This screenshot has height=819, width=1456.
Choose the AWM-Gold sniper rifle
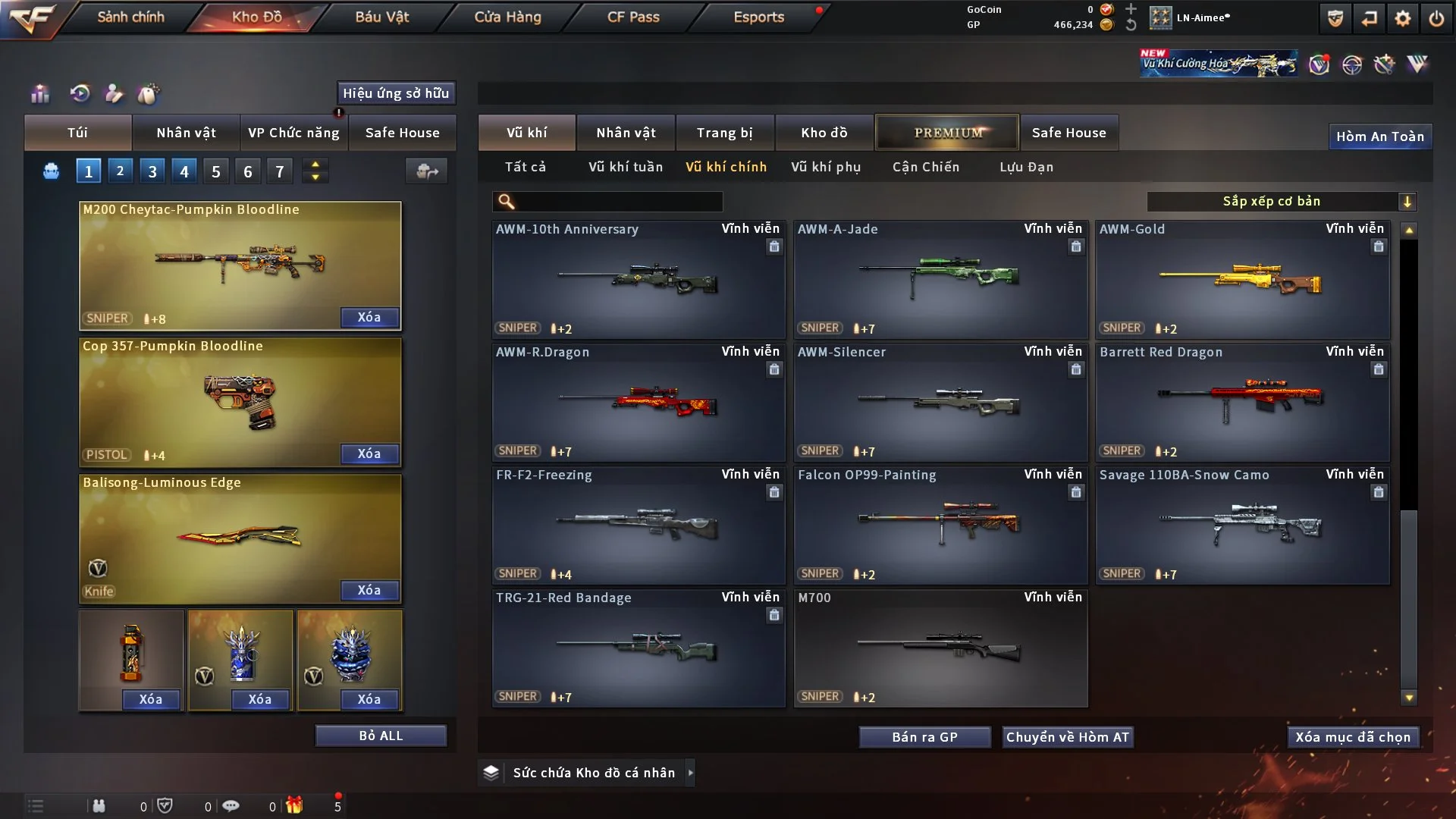click(1242, 279)
